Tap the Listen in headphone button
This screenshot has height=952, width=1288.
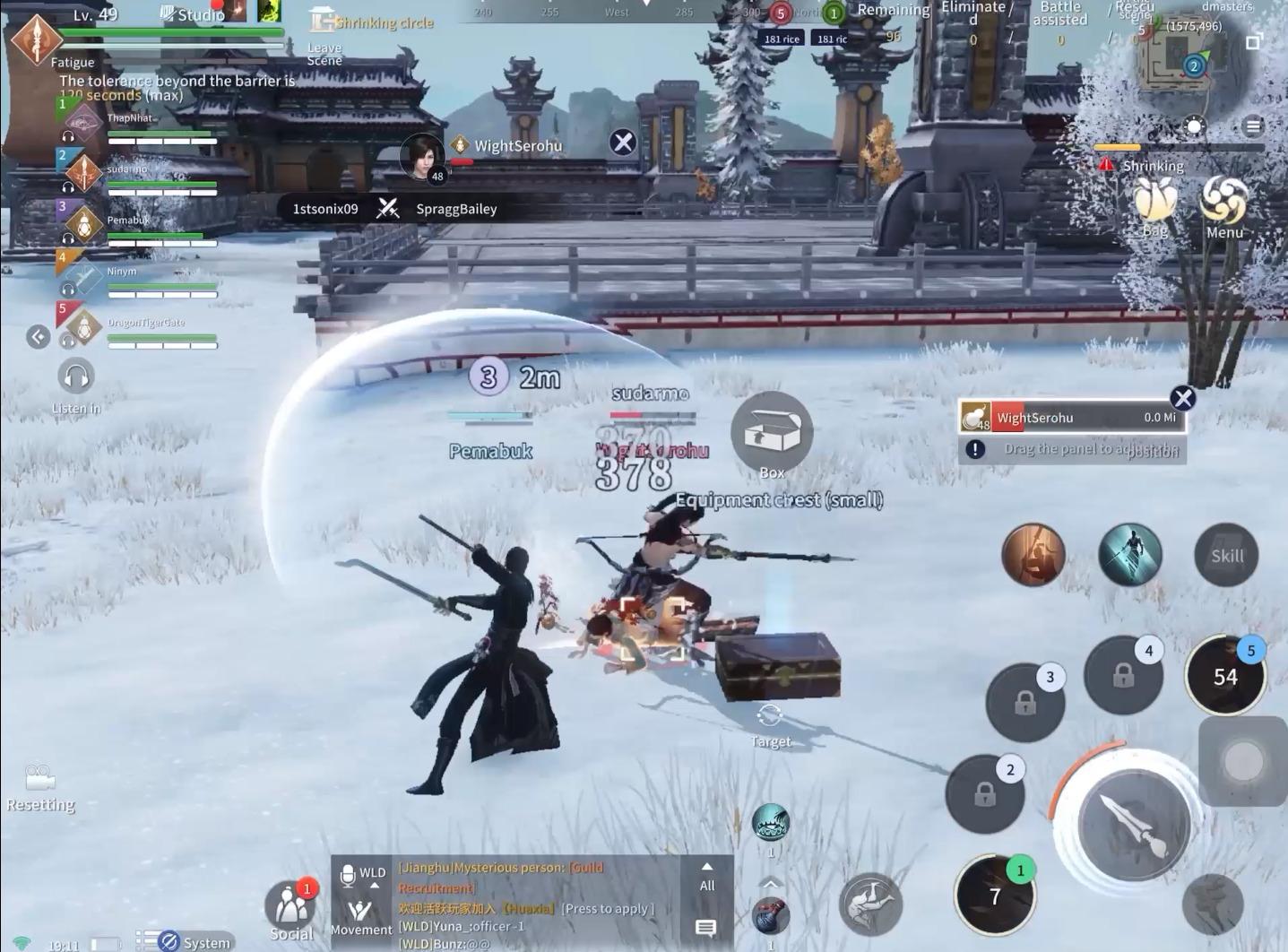click(75, 376)
